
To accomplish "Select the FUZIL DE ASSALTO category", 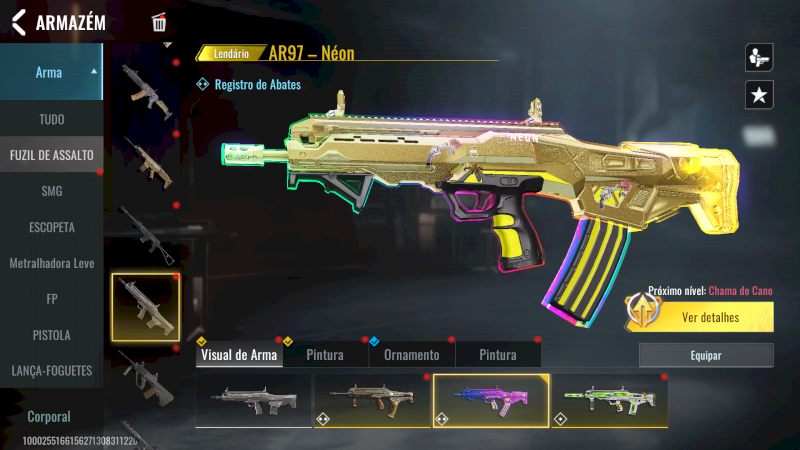I will (x=51, y=155).
